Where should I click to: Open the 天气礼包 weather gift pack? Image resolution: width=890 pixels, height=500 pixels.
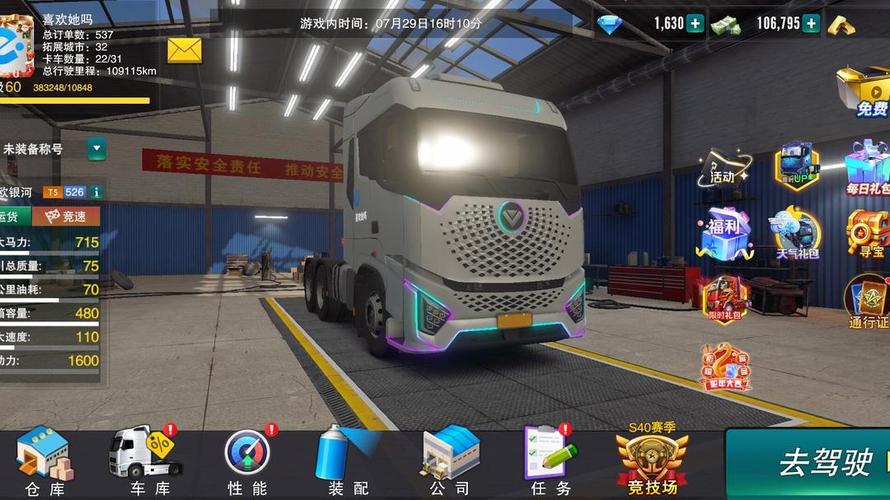tap(796, 235)
